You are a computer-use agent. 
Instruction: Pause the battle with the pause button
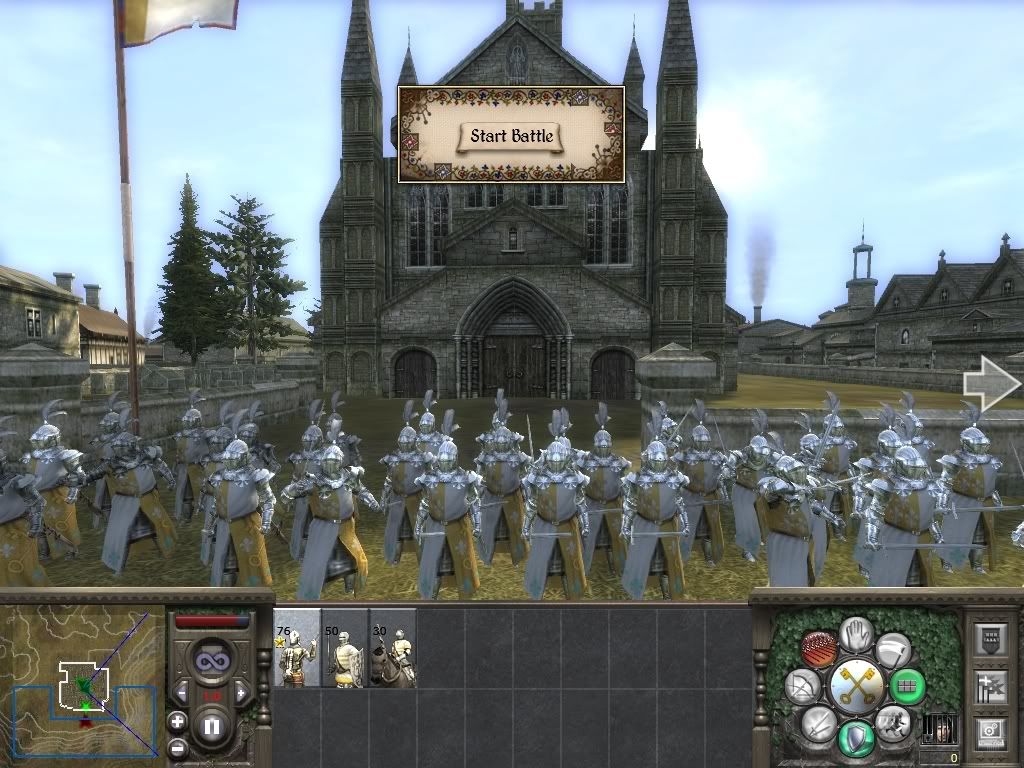211,725
